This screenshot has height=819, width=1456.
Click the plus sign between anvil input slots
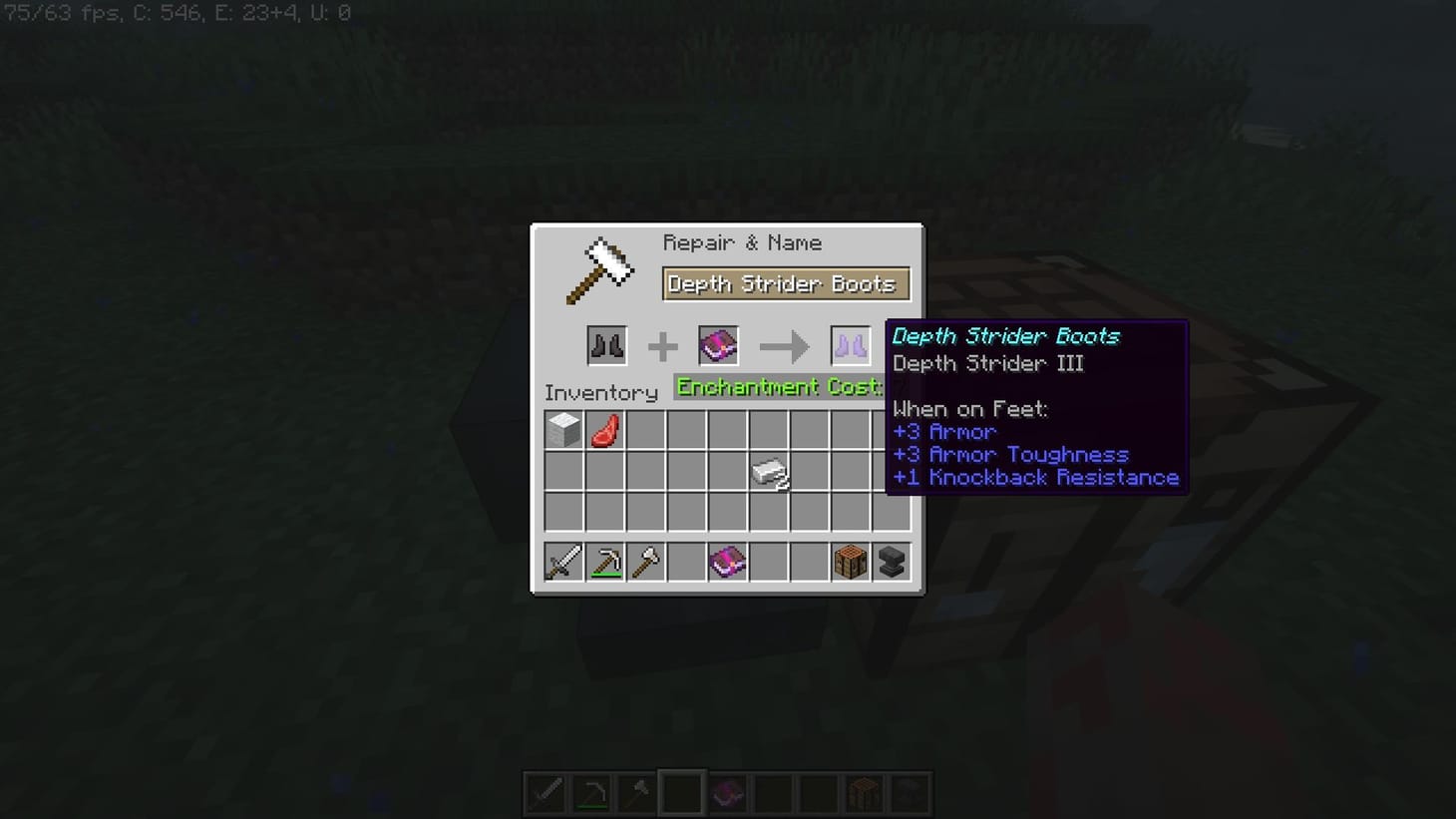click(661, 345)
